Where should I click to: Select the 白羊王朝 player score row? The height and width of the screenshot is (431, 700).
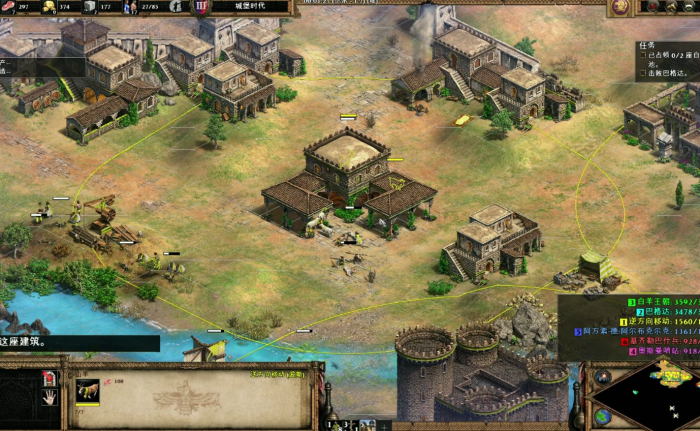coord(664,301)
